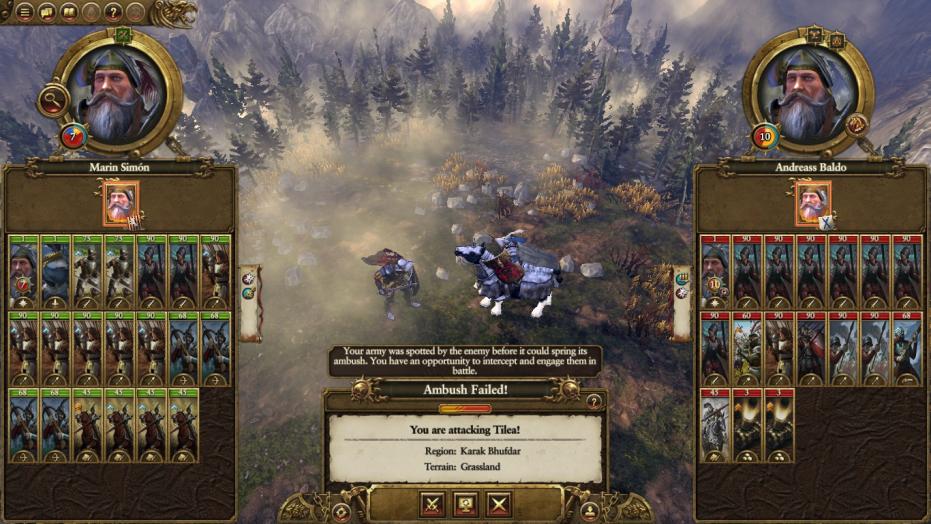Image resolution: width=931 pixels, height=524 pixels.
Task: Open the speech-bubble advisor button in the top bar
Action: (x=46, y=12)
